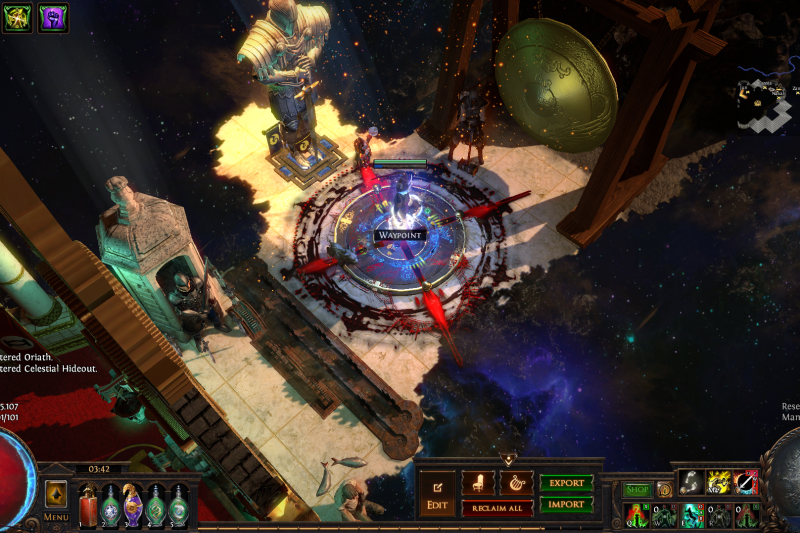Screen dimensions: 800x533
Task: Click the golden arrow icon above Menu
Action: pos(56,494)
